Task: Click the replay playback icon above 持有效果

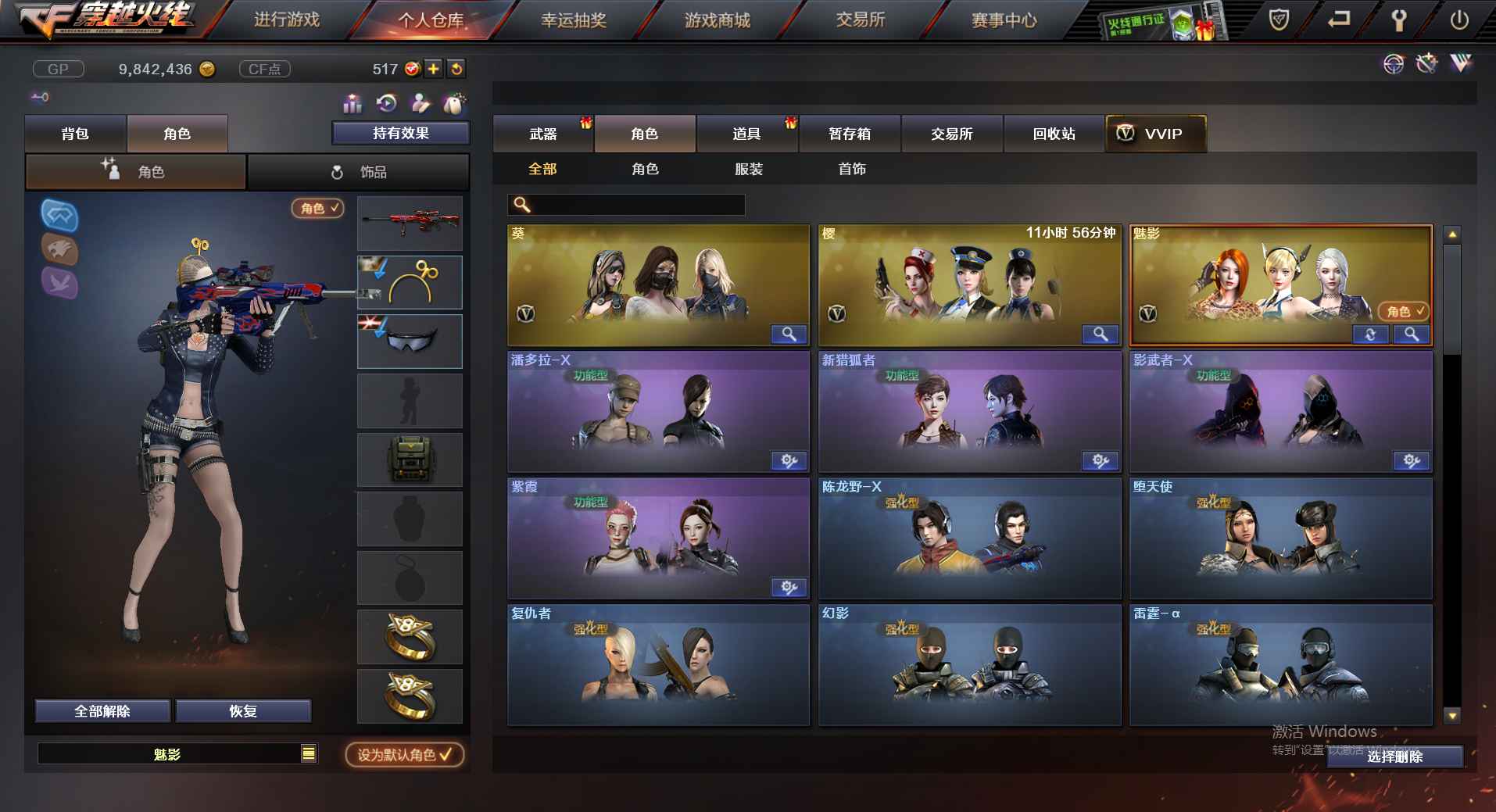Action: click(385, 103)
